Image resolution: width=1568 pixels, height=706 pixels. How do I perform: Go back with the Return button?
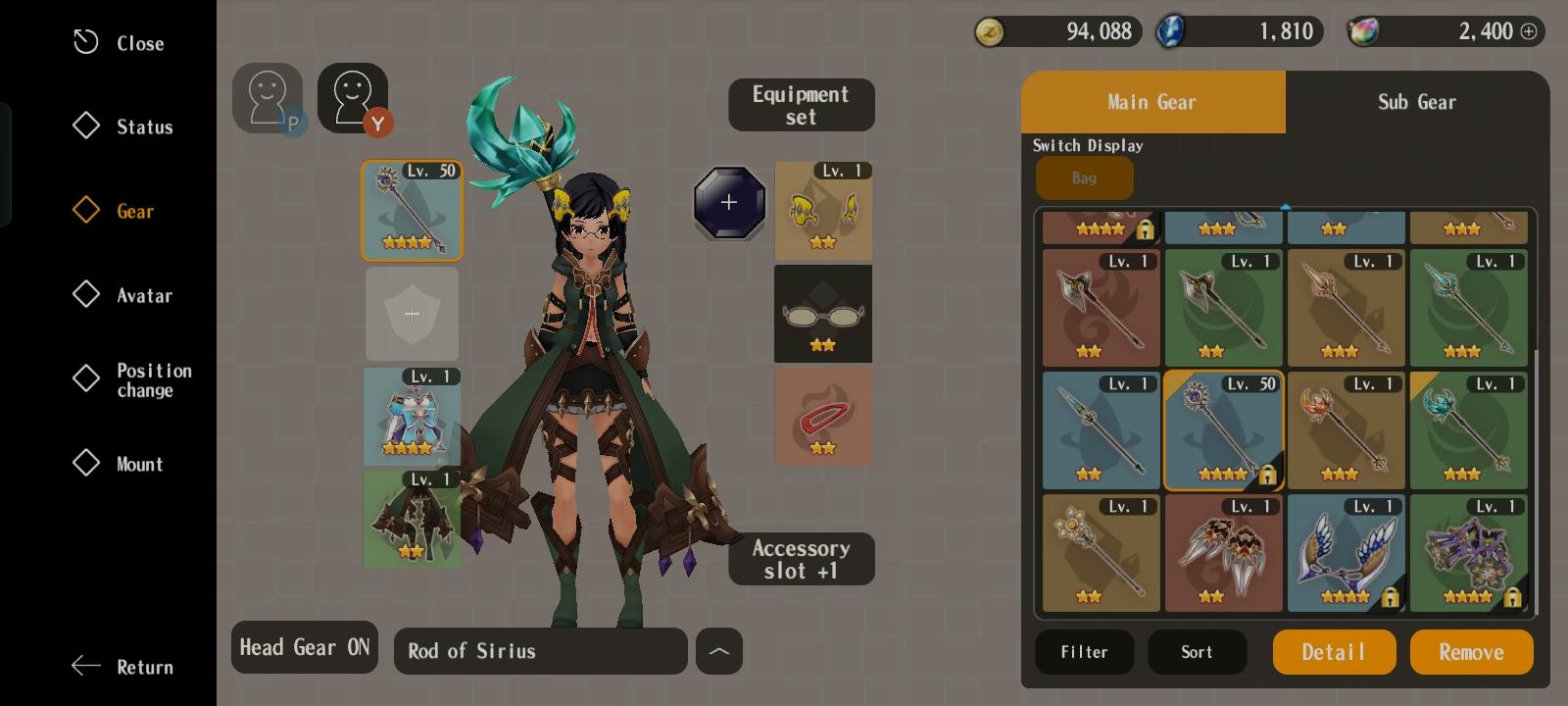(x=123, y=667)
